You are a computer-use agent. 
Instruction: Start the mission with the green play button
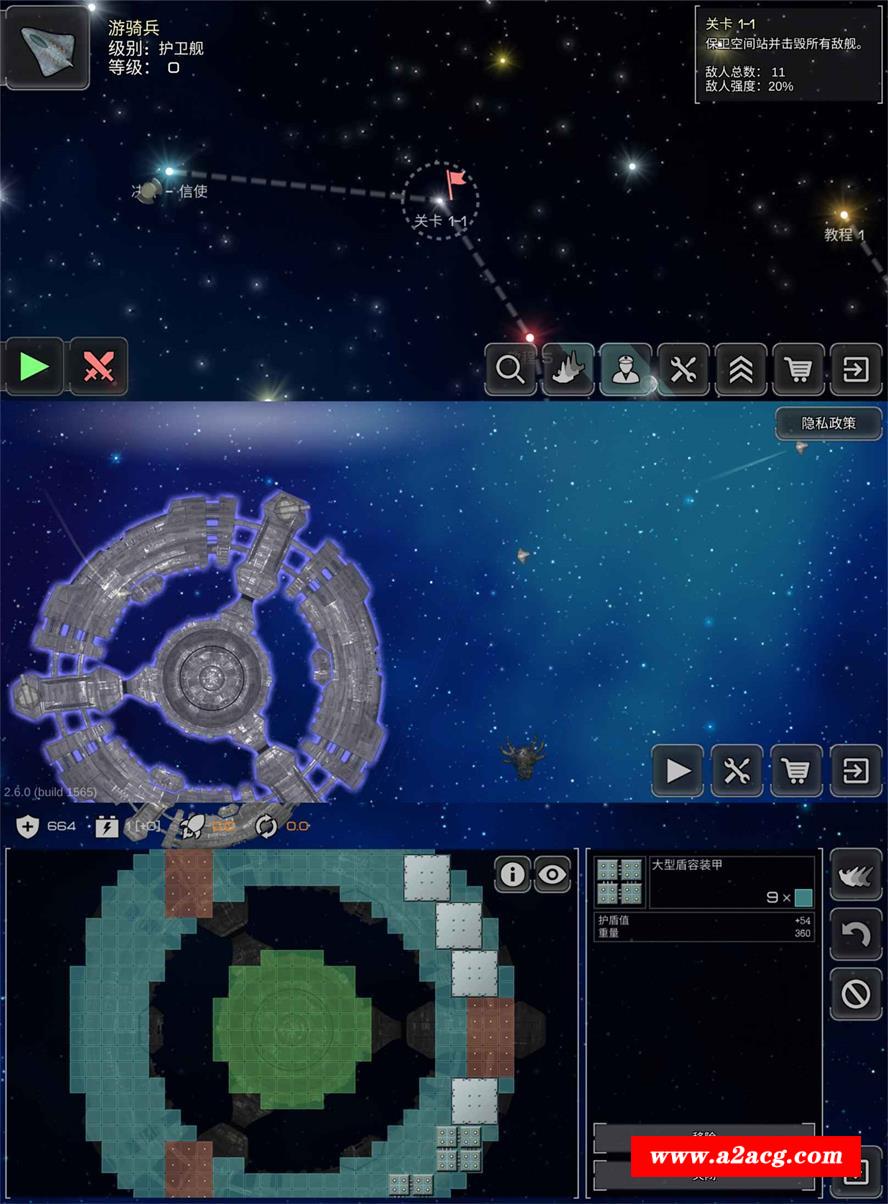(x=35, y=367)
